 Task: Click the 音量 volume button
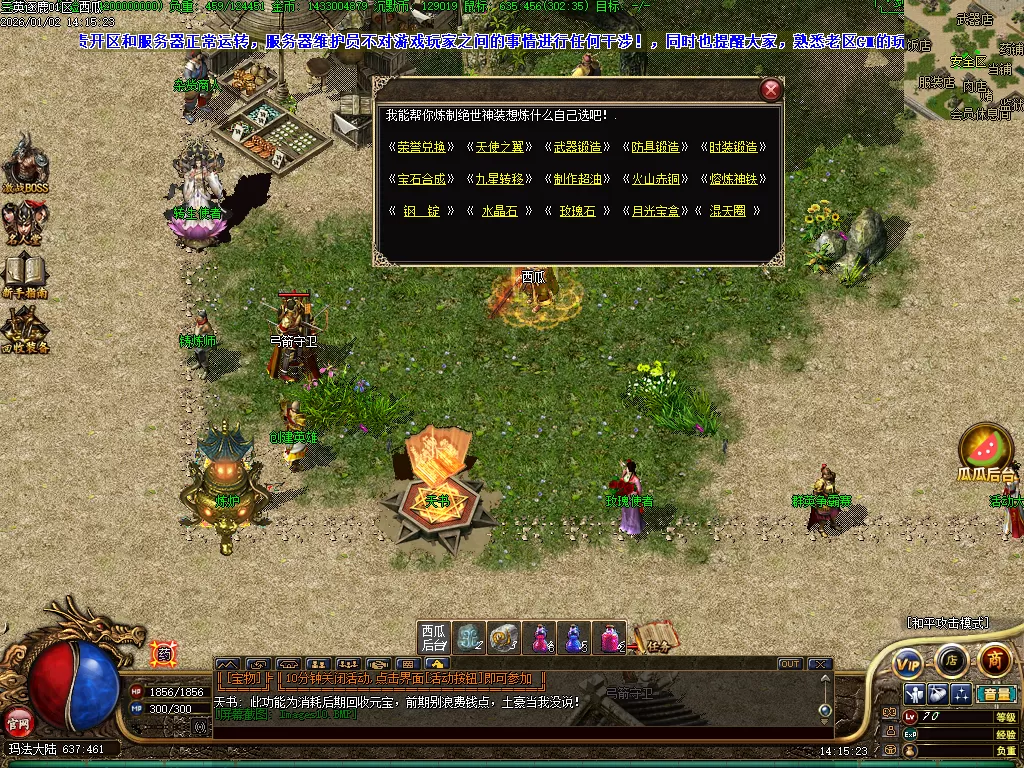pyautogui.click(x=995, y=694)
